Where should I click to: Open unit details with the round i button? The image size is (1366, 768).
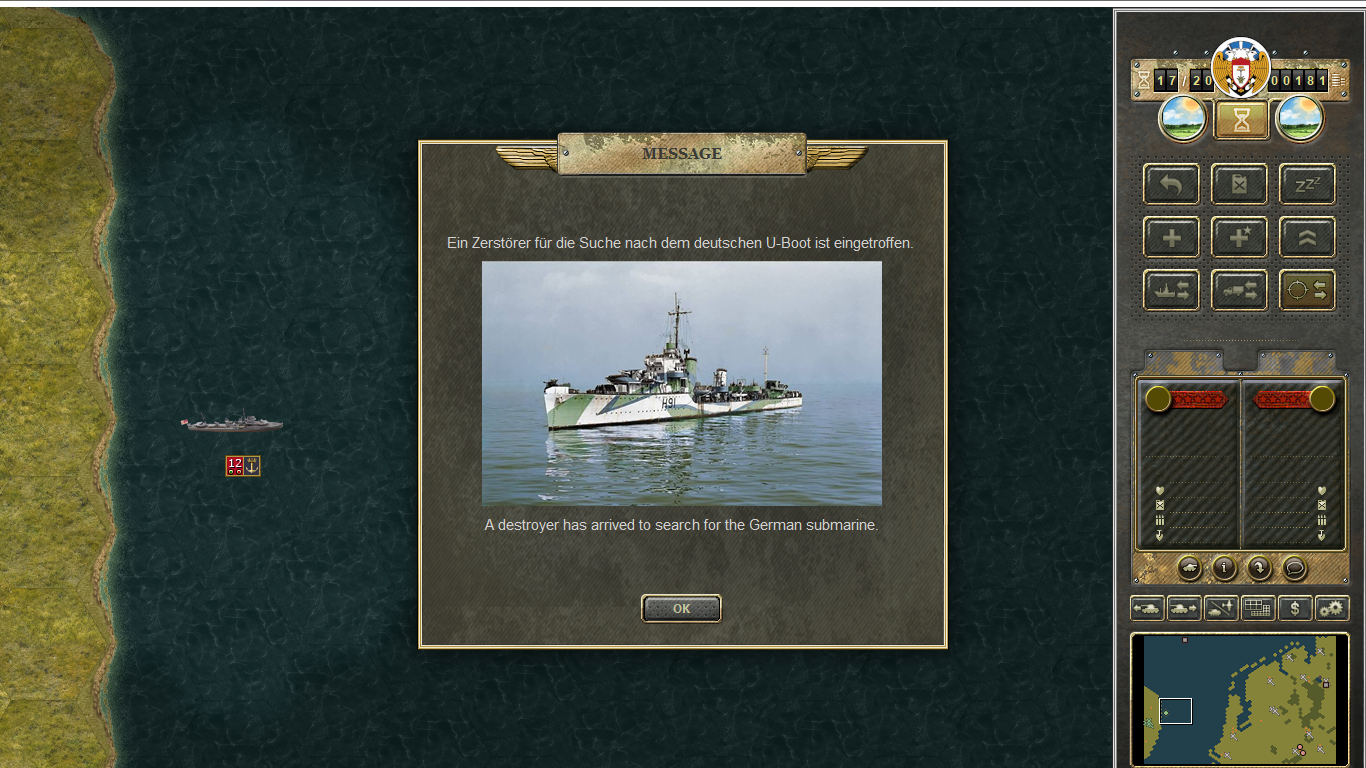click(x=1225, y=568)
